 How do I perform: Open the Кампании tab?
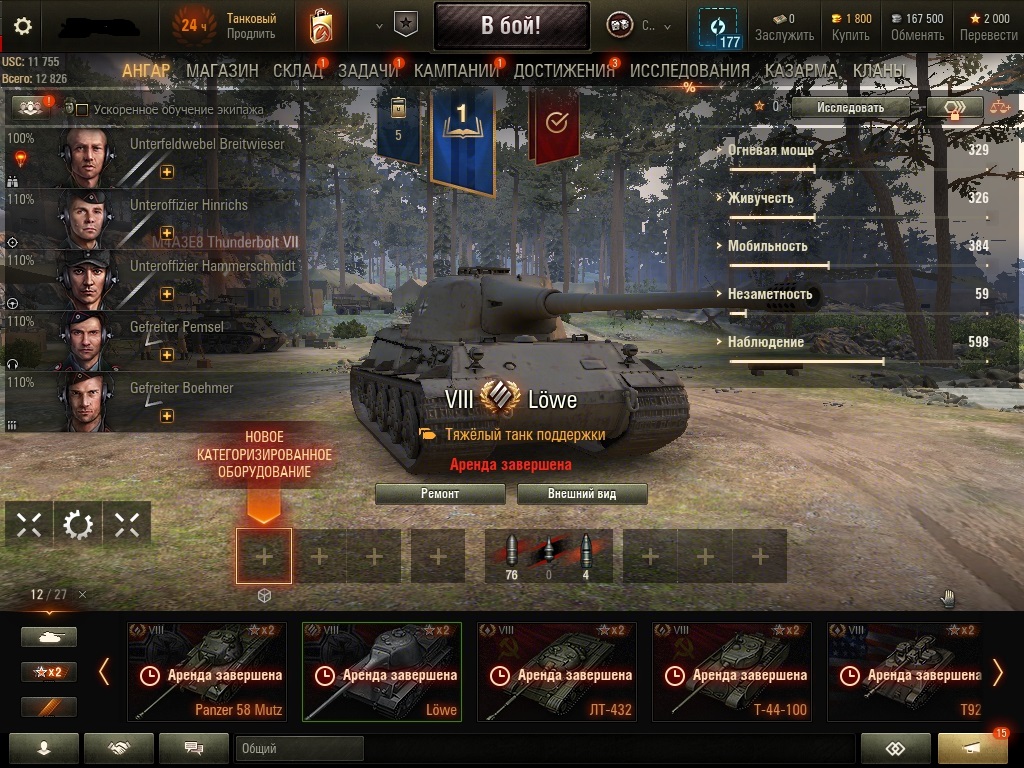coord(456,71)
